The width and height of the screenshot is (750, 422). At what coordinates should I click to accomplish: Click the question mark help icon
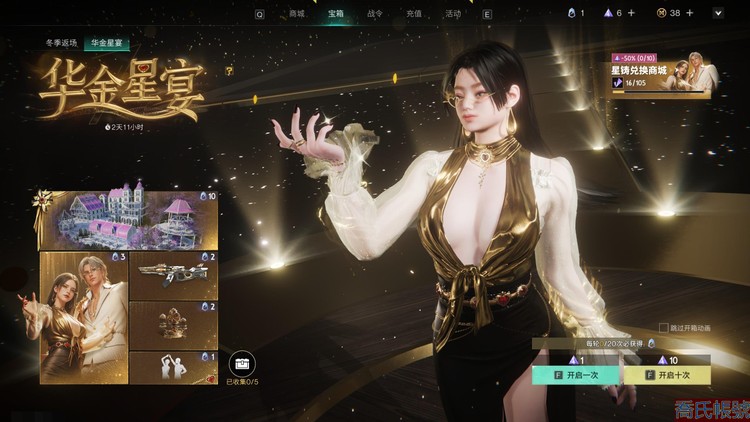click(229, 71)
